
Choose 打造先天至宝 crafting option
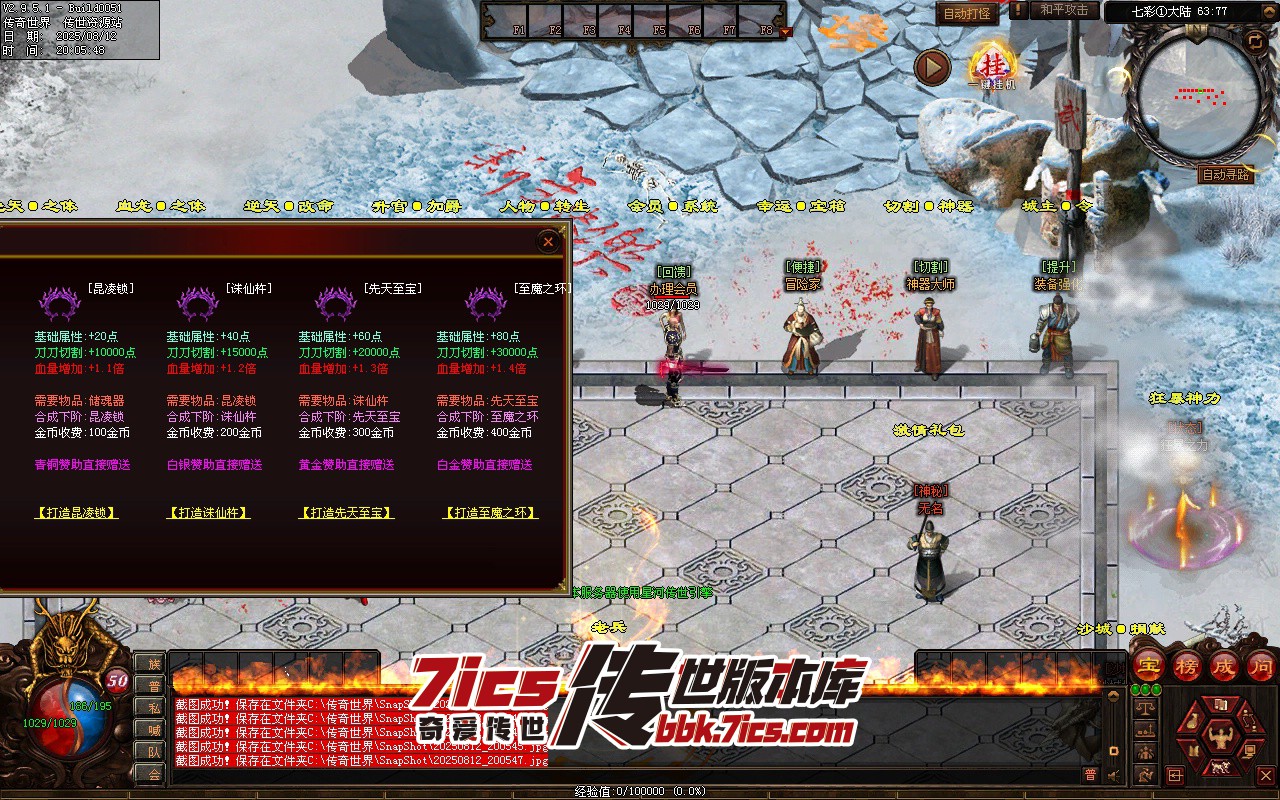[346, 513]
